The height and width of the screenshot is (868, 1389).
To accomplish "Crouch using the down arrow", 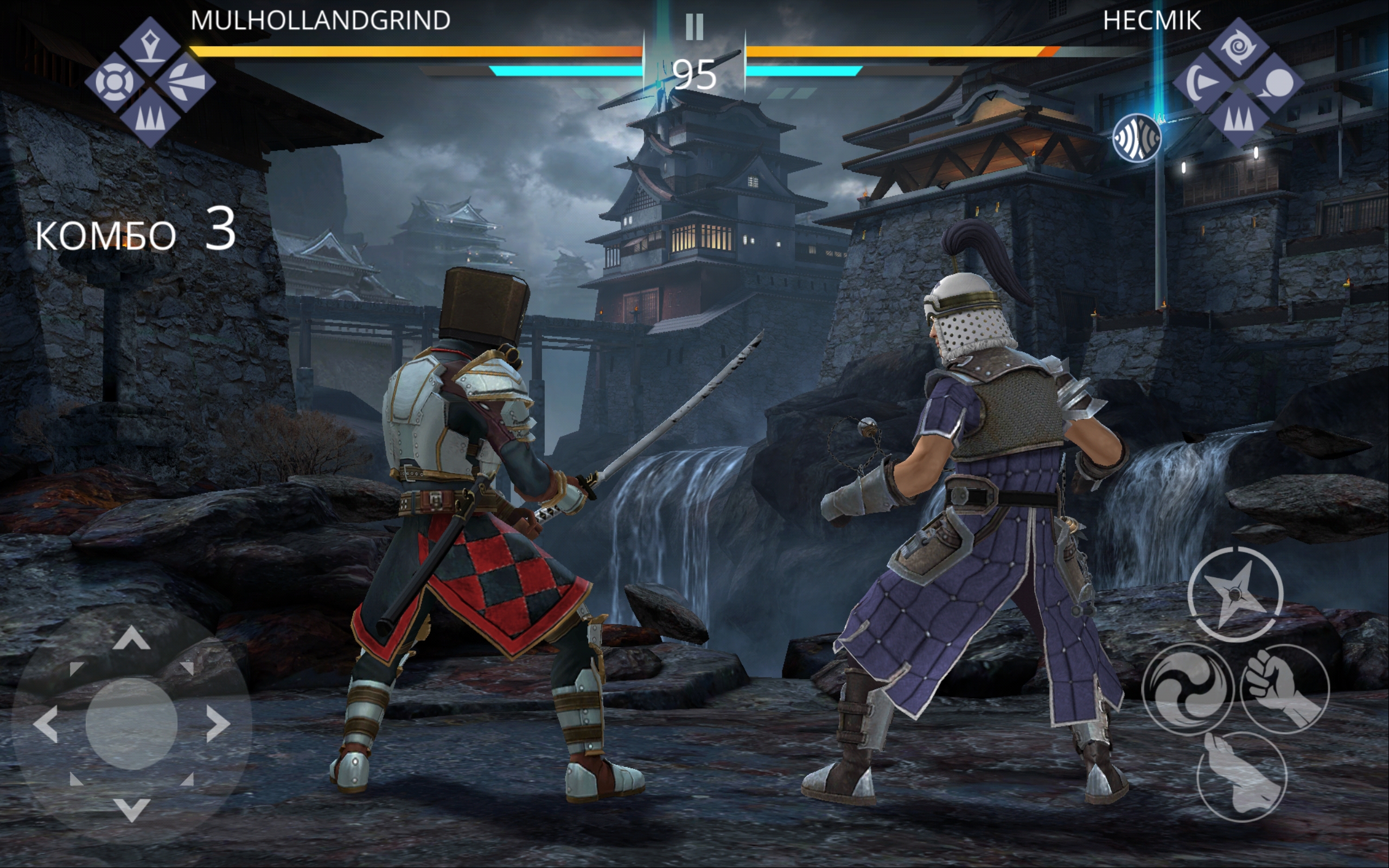I will click(x=131, y=808).
